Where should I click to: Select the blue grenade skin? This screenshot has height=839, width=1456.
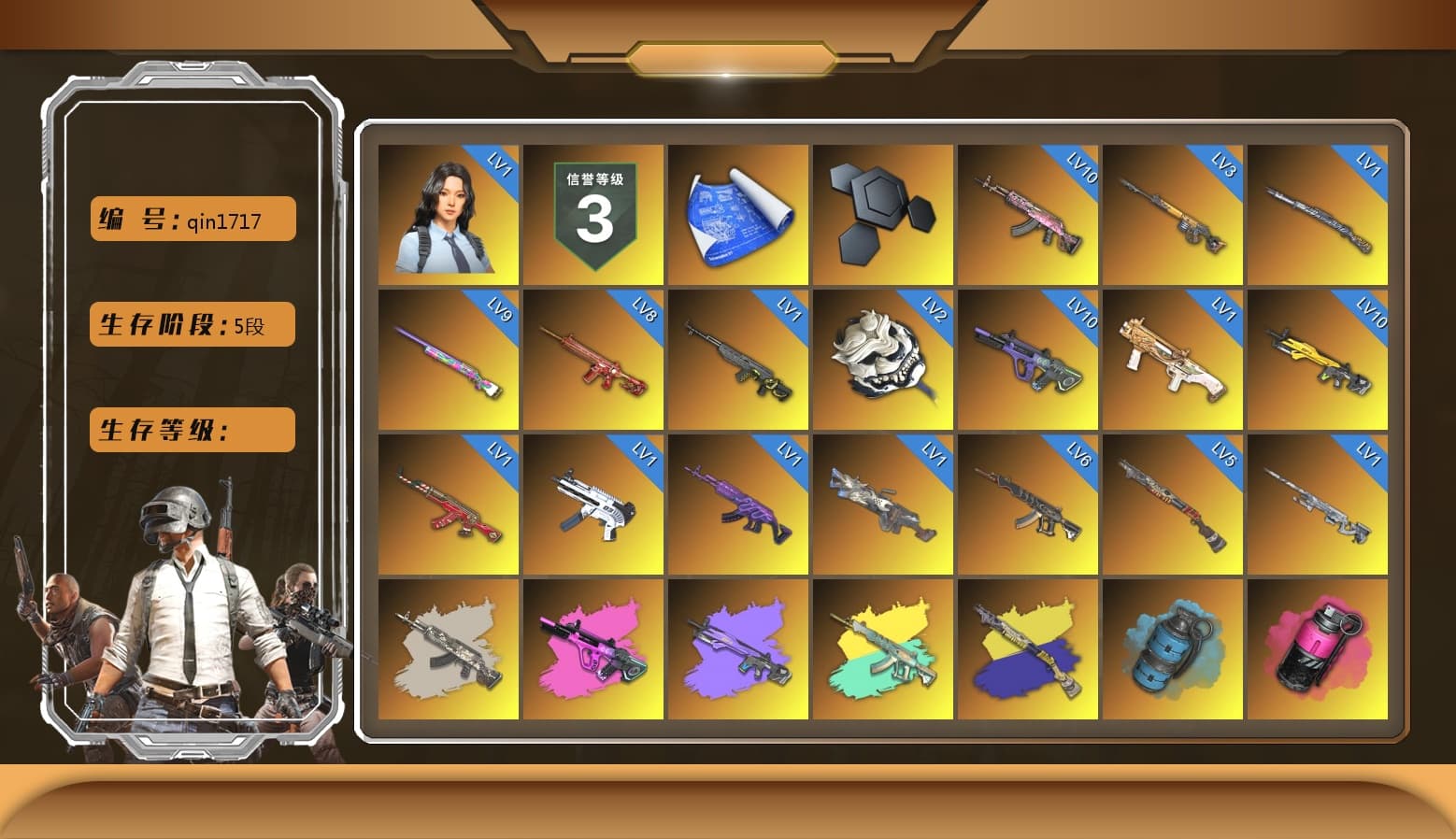pos(1173,649)
